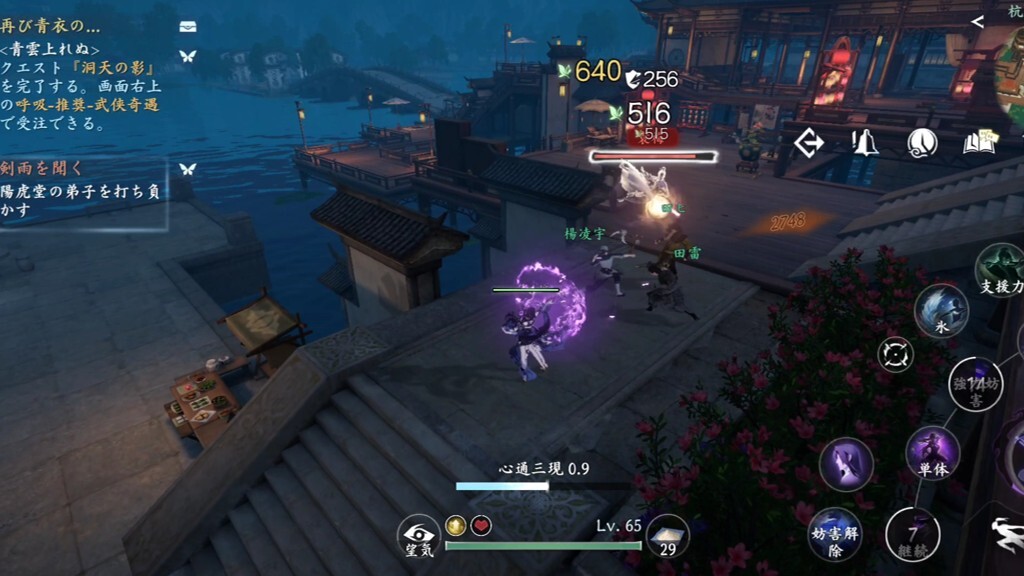Use the 継続 skill button
This screenshot has height=576, width=1024.
[912, 535]
